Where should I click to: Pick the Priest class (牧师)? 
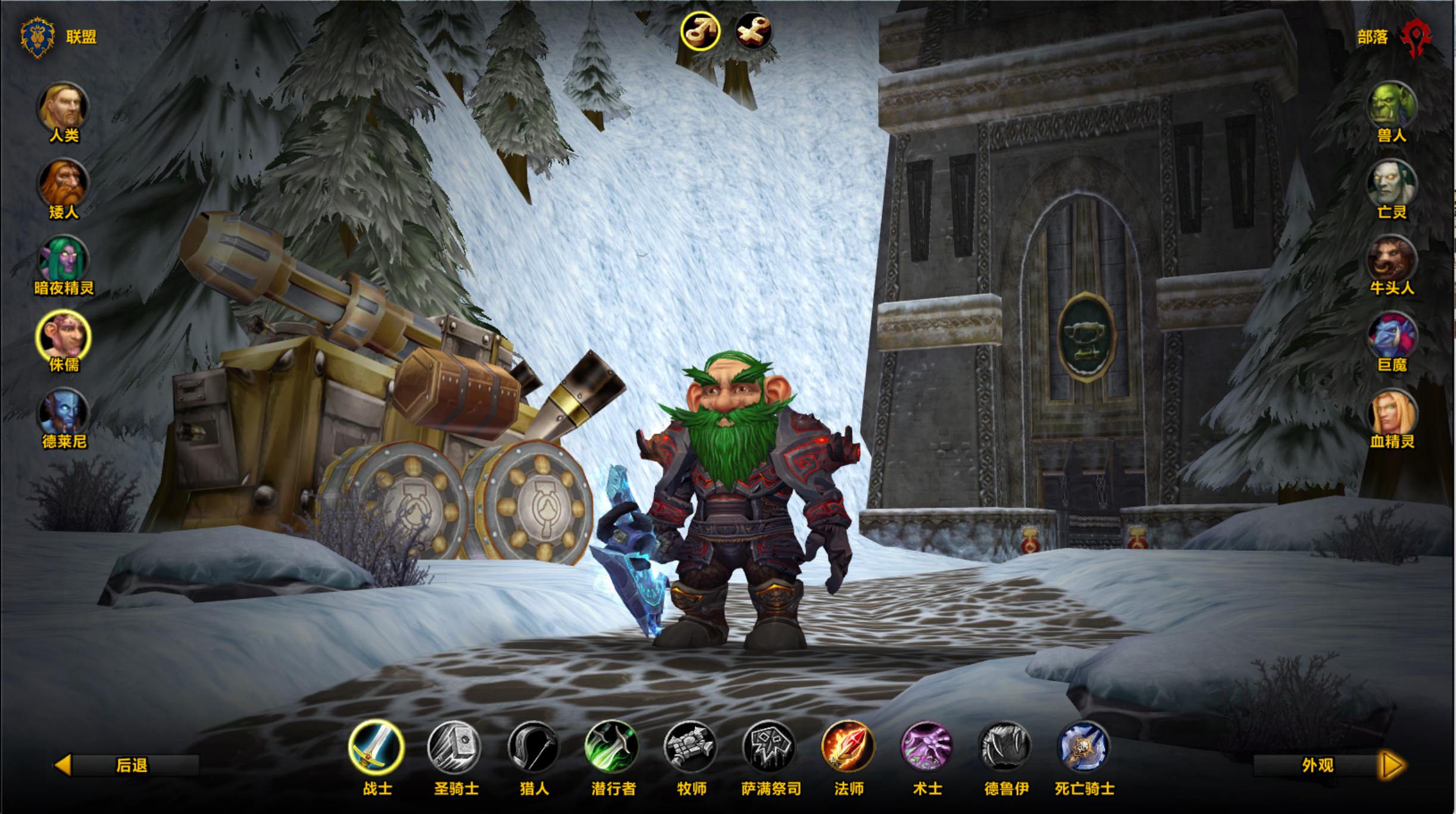point(690,747)
